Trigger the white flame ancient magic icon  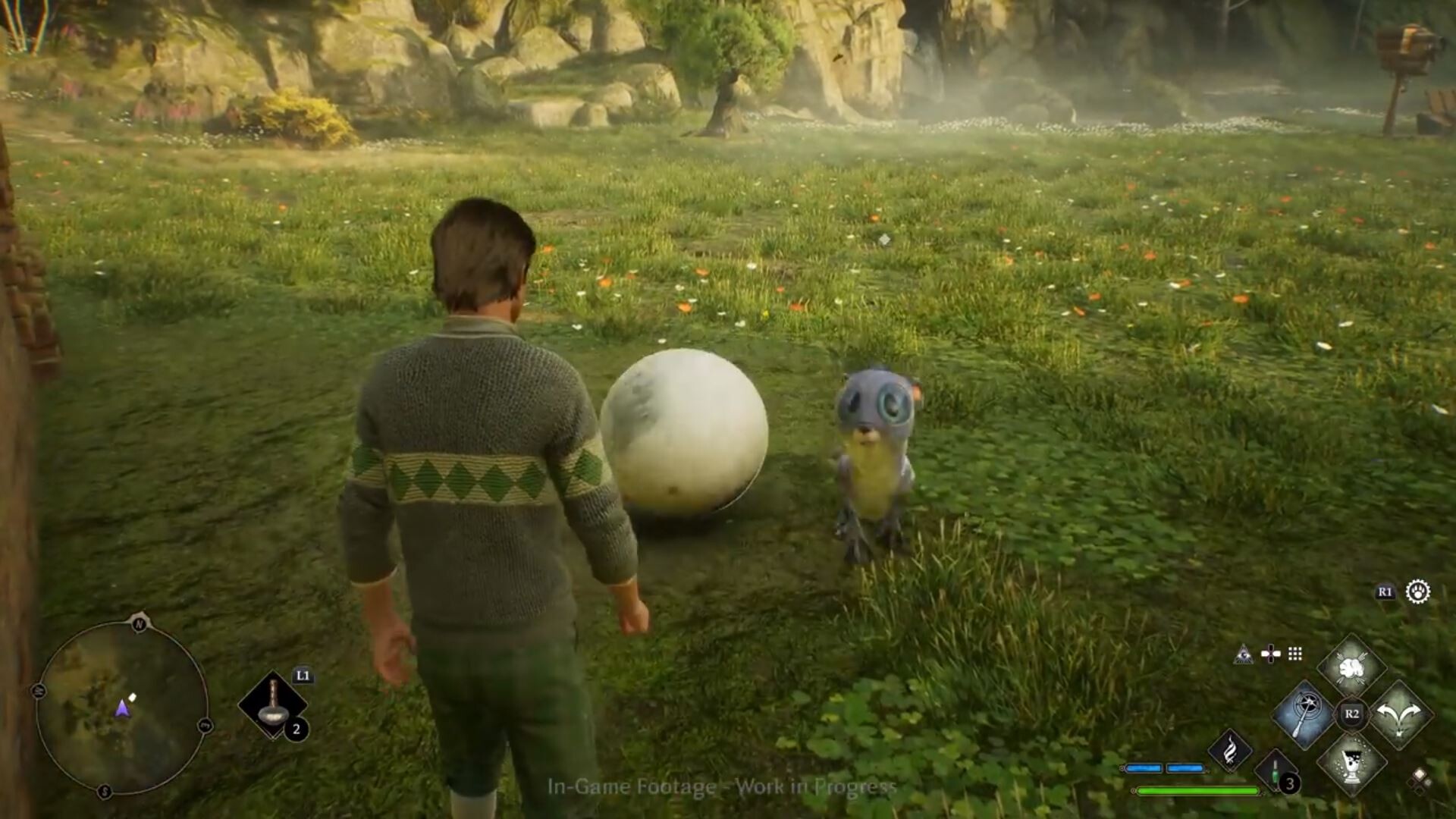tap(1230, 749)
